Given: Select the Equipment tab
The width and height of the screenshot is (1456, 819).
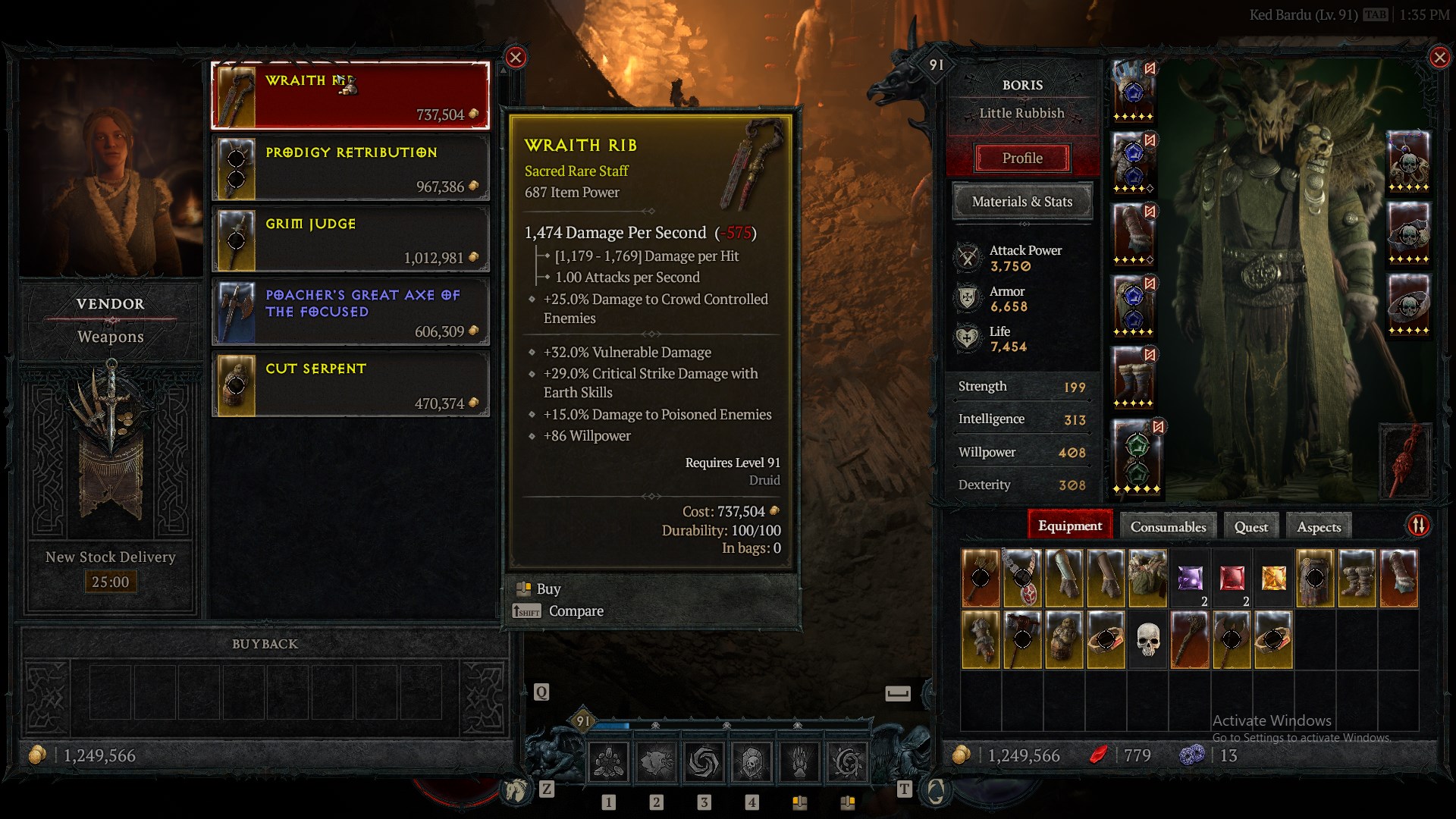Looking at the screenshot, I should [1069, 526].
